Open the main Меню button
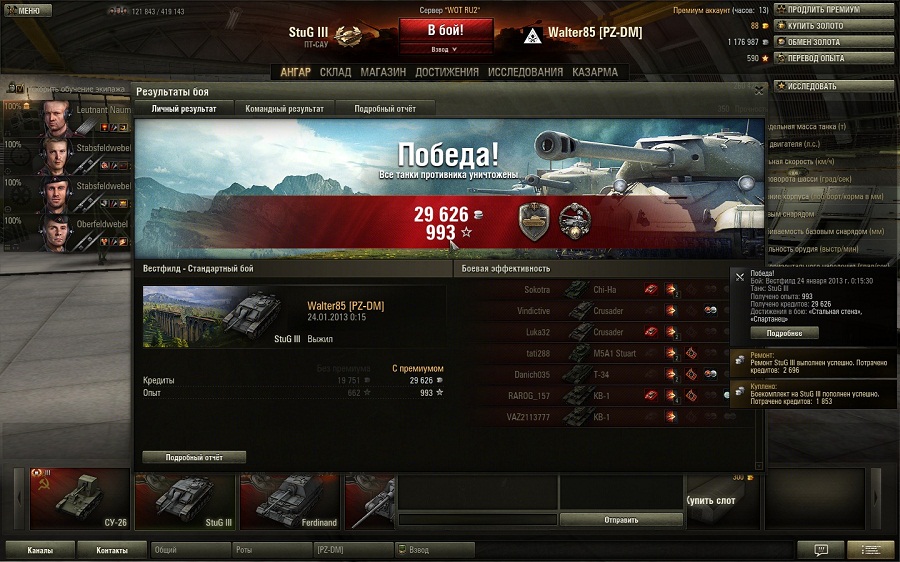The height and width of the screenshot is (562, 900). (26, 10)
